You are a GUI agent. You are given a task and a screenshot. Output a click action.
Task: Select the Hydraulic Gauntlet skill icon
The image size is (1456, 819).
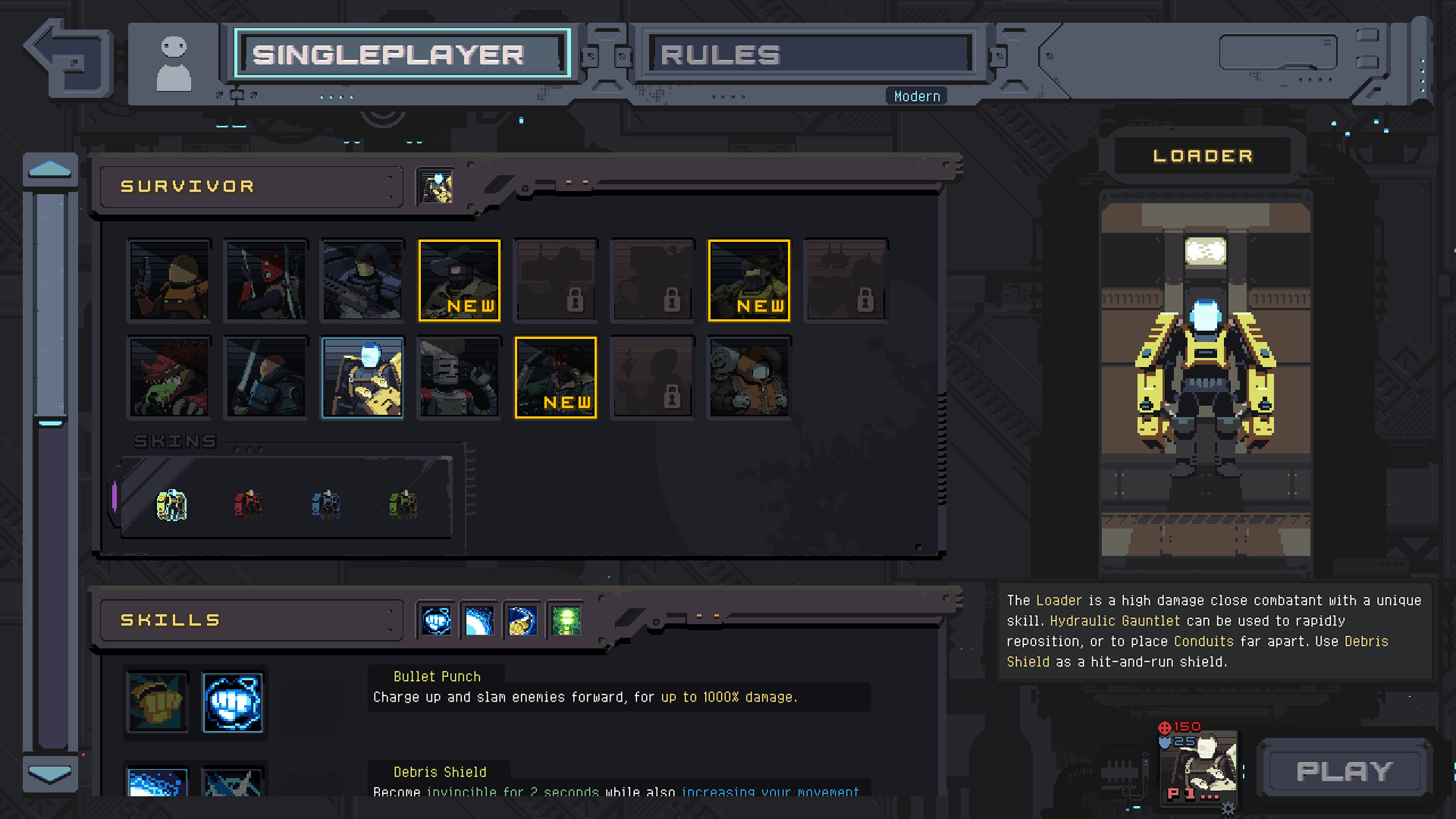(522, 620)
